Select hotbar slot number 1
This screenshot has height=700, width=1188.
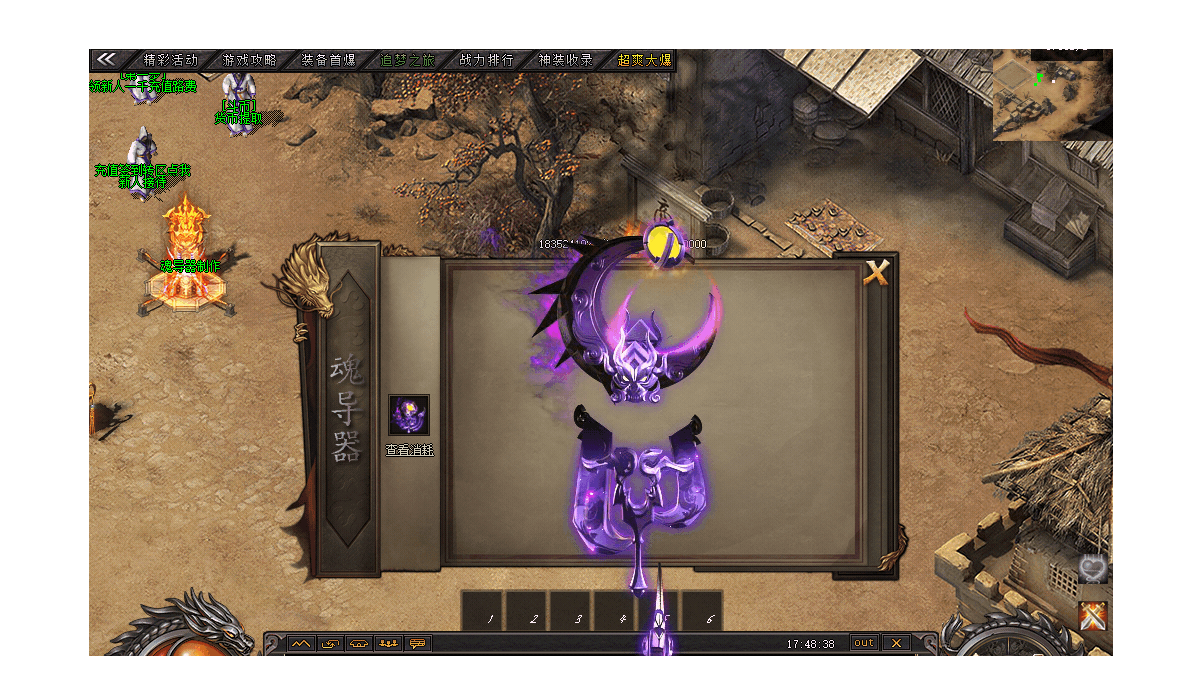click(491, 620)
